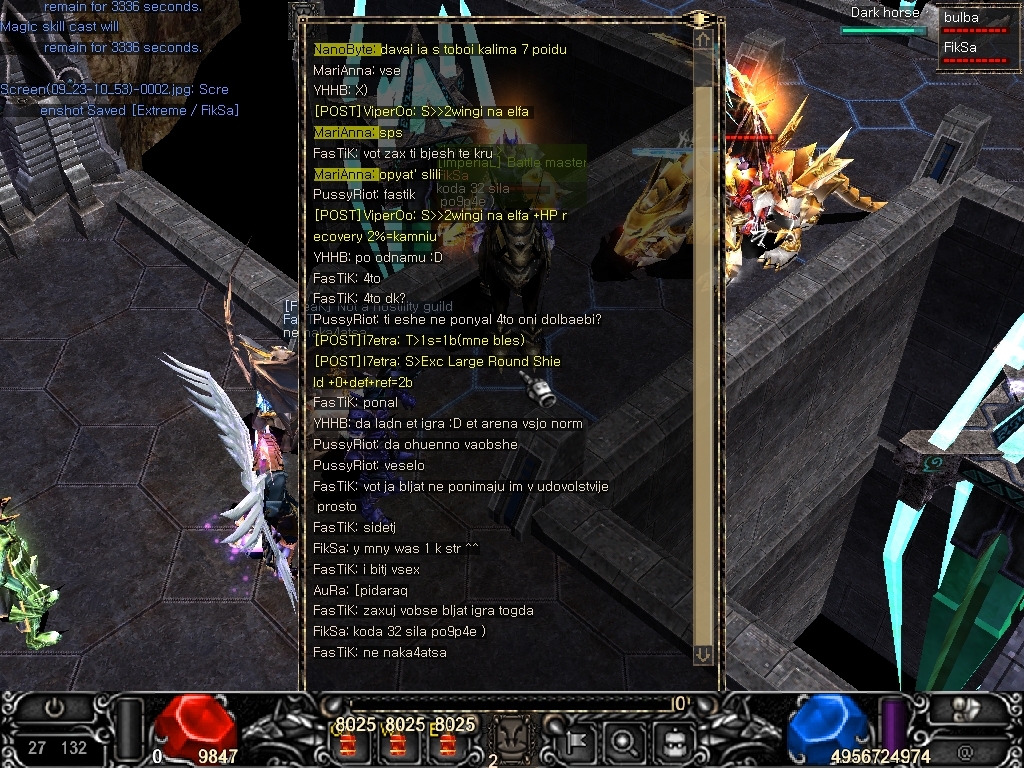Open the helmeted character face button
Image resolution: width=1024 pixels, height=768 pixels.
click(x=671, y=742)
